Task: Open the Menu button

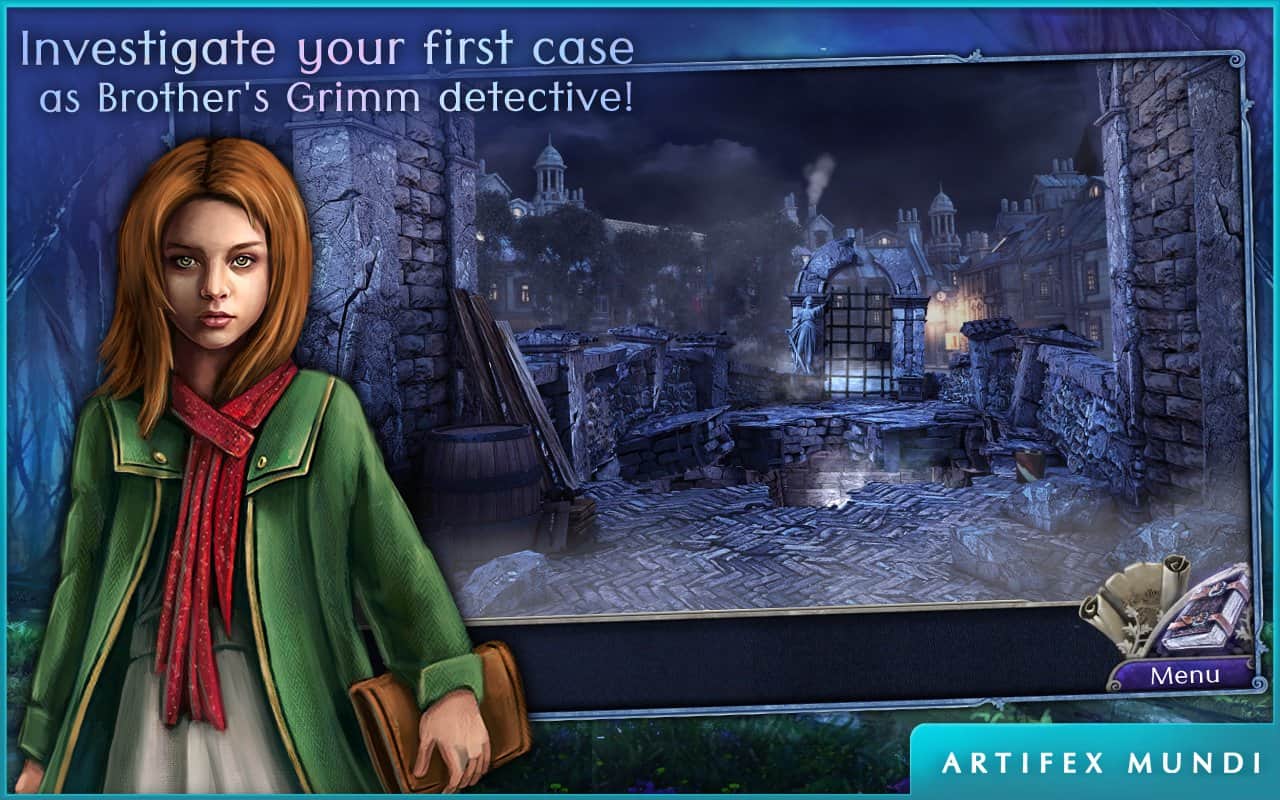Action: (x=1183, y=676)
